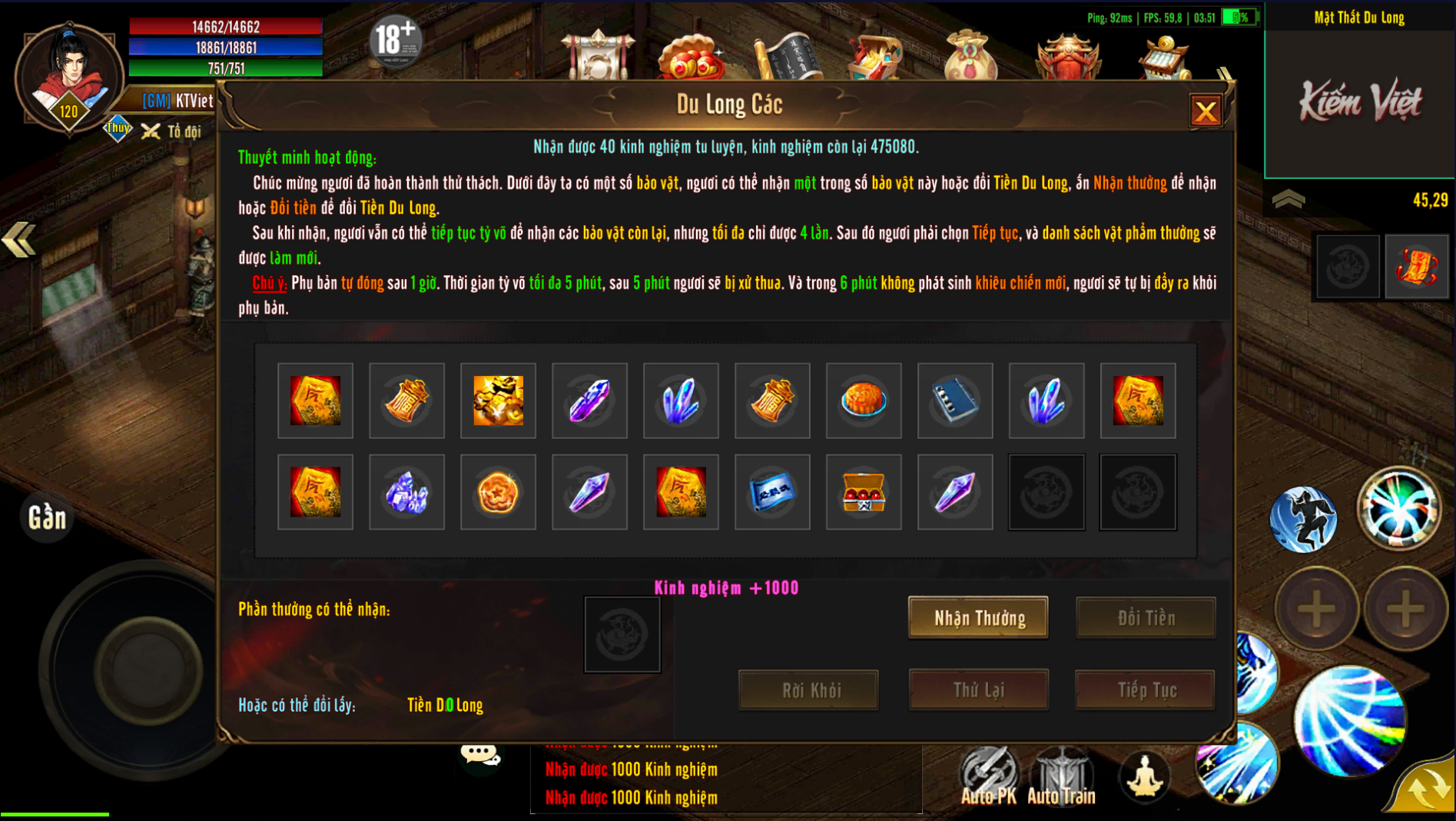This screenshot has height=821, width=1456.
Task: Open the chat bubble icon
Action: point(480,755)
